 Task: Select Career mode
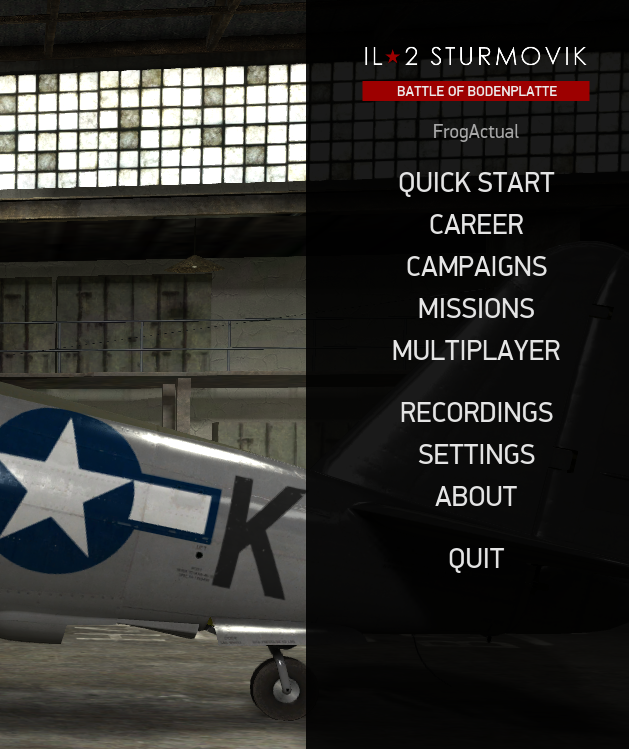point(476,225)
